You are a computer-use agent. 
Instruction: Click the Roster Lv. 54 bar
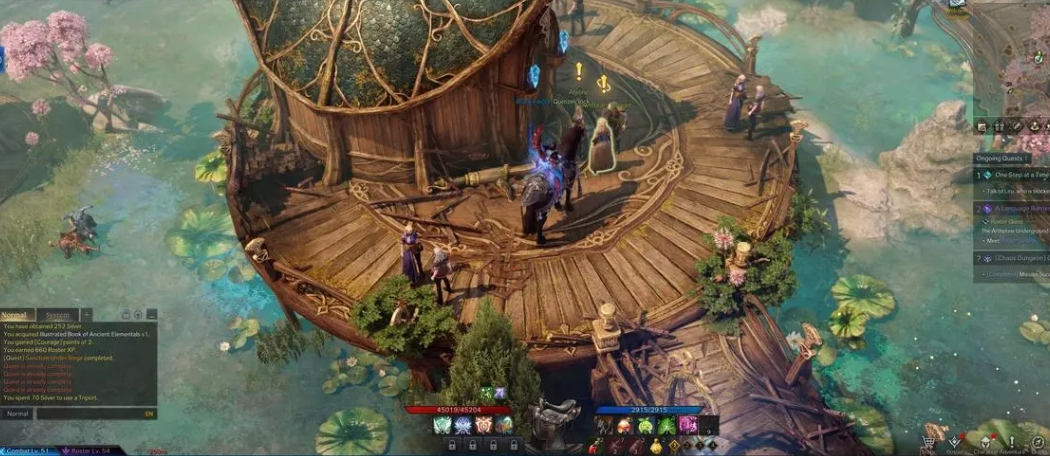[x=85, y=451]
